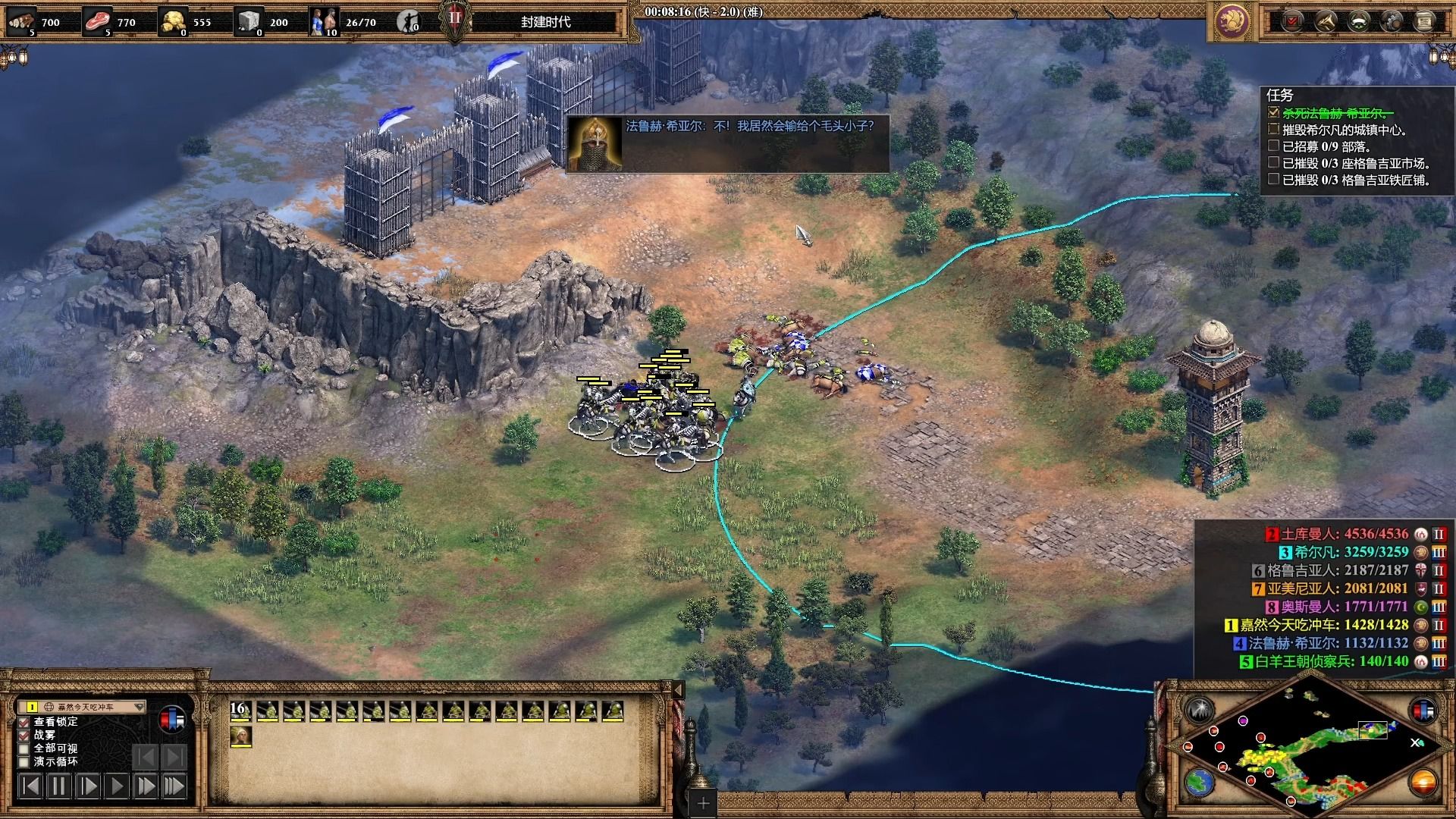The height and width of the screenshot is (819, 1456).
Task: Tick the 演示循环 loop checkbox
Action: (x=24, y=762)
